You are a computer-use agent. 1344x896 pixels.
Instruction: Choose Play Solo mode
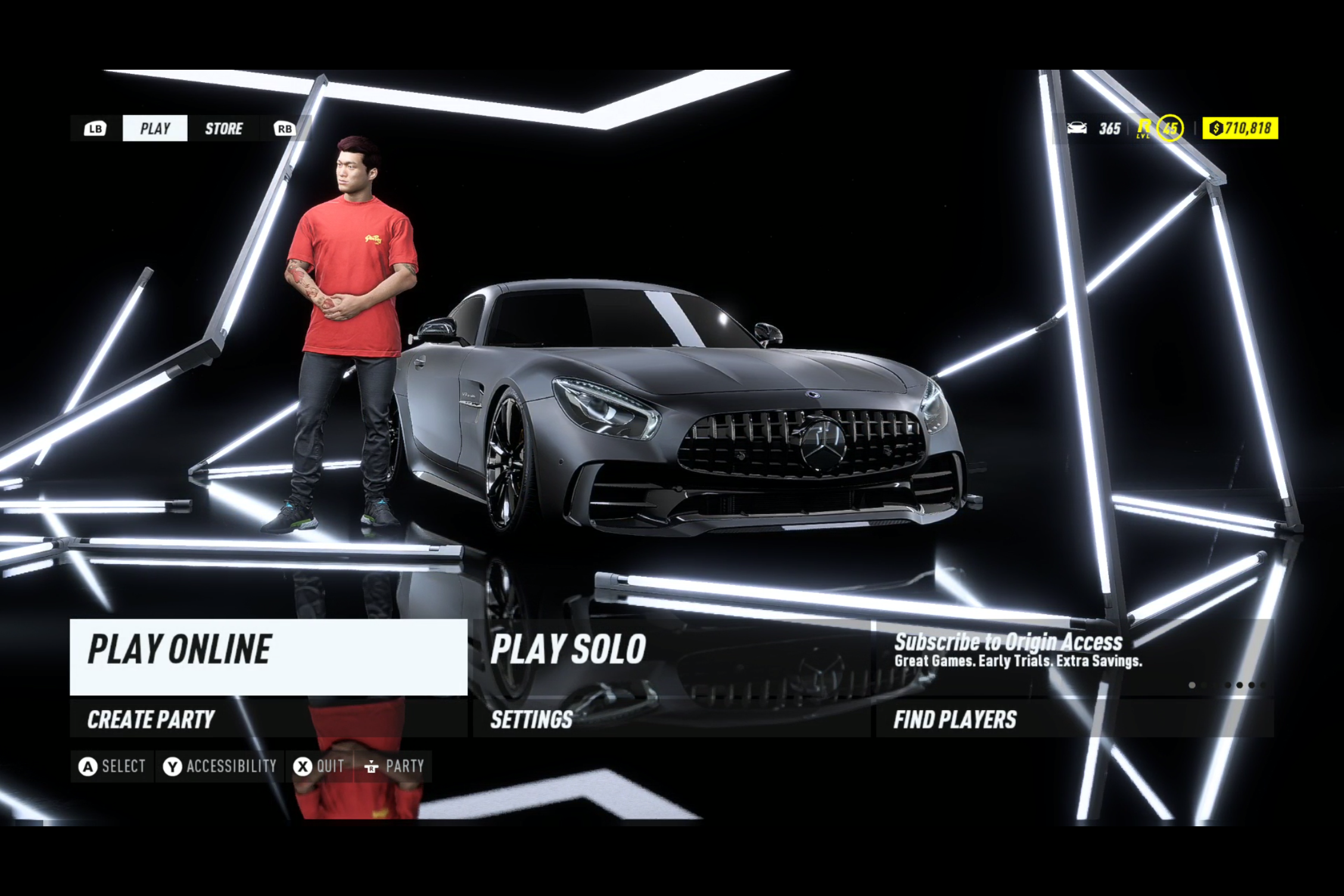671,657
